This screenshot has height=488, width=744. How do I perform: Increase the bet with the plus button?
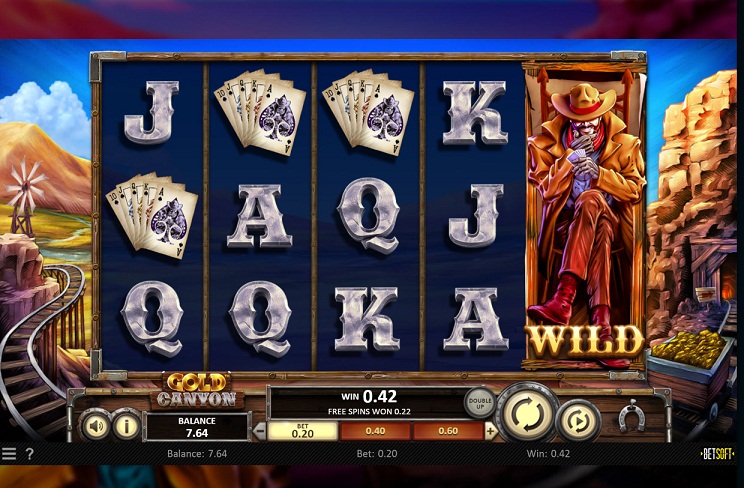(491, 431)
